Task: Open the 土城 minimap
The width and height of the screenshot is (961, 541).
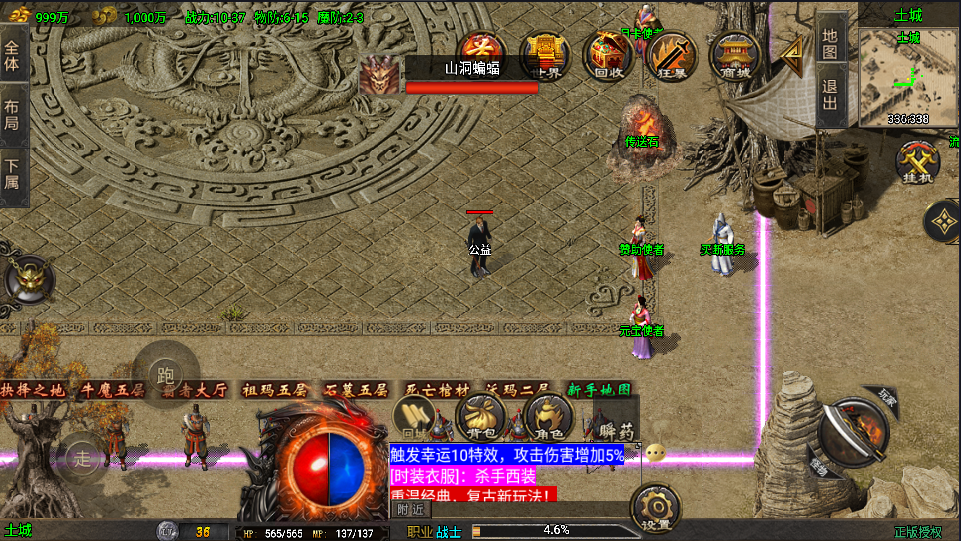Action: 908,77
